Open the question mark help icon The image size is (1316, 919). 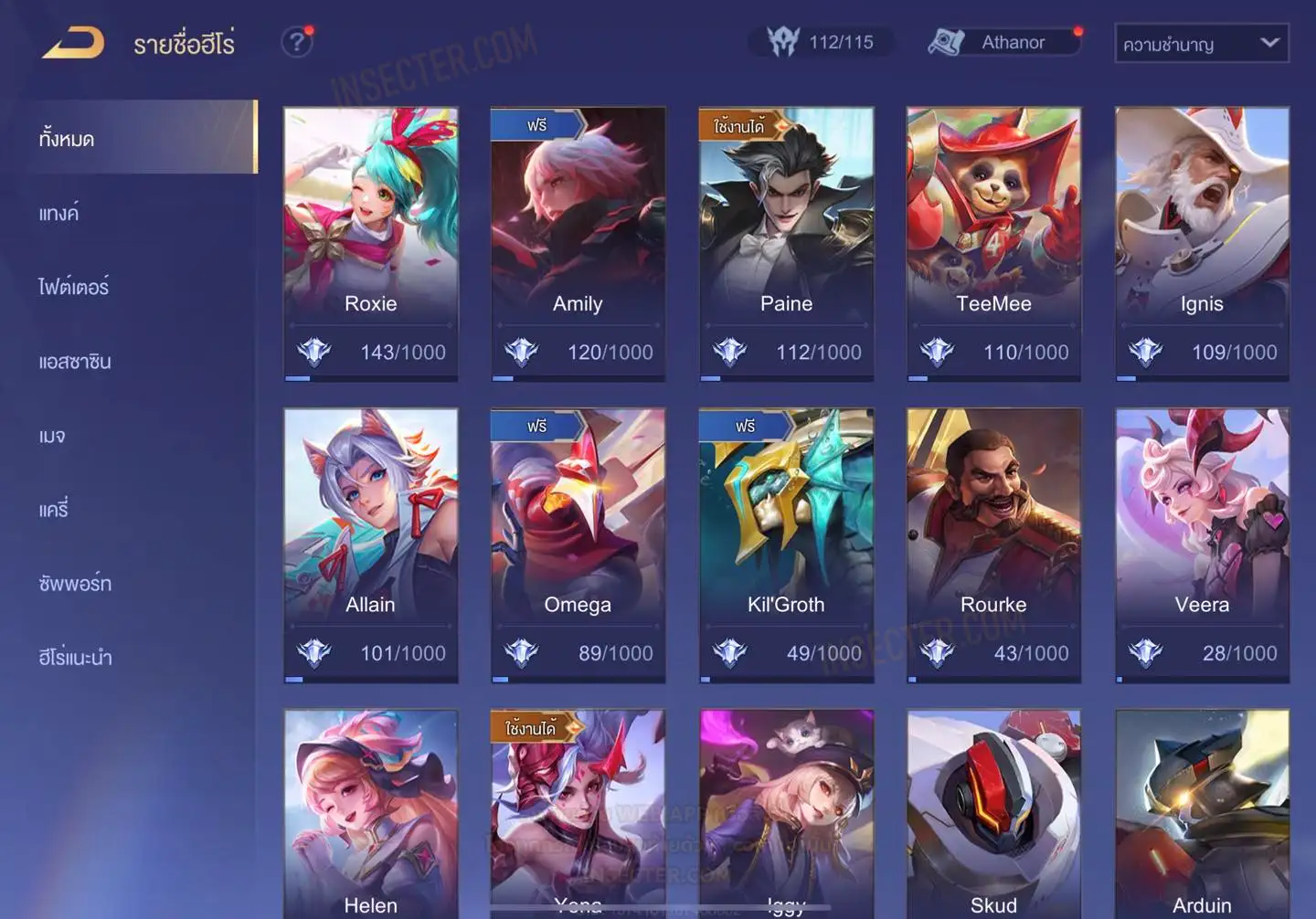(x=297, y=42)
